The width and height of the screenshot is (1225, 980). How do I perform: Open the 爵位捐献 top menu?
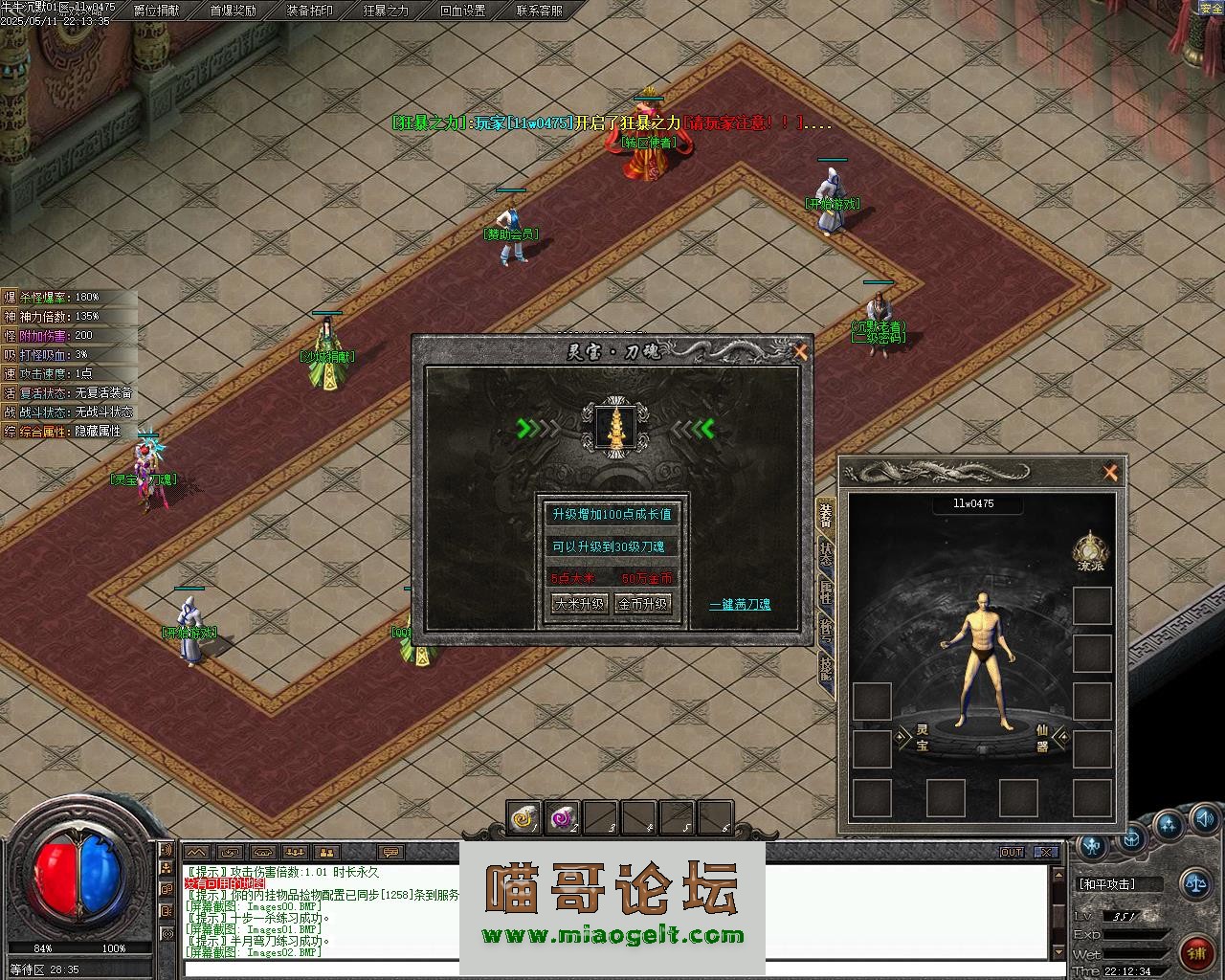(156, 11)
